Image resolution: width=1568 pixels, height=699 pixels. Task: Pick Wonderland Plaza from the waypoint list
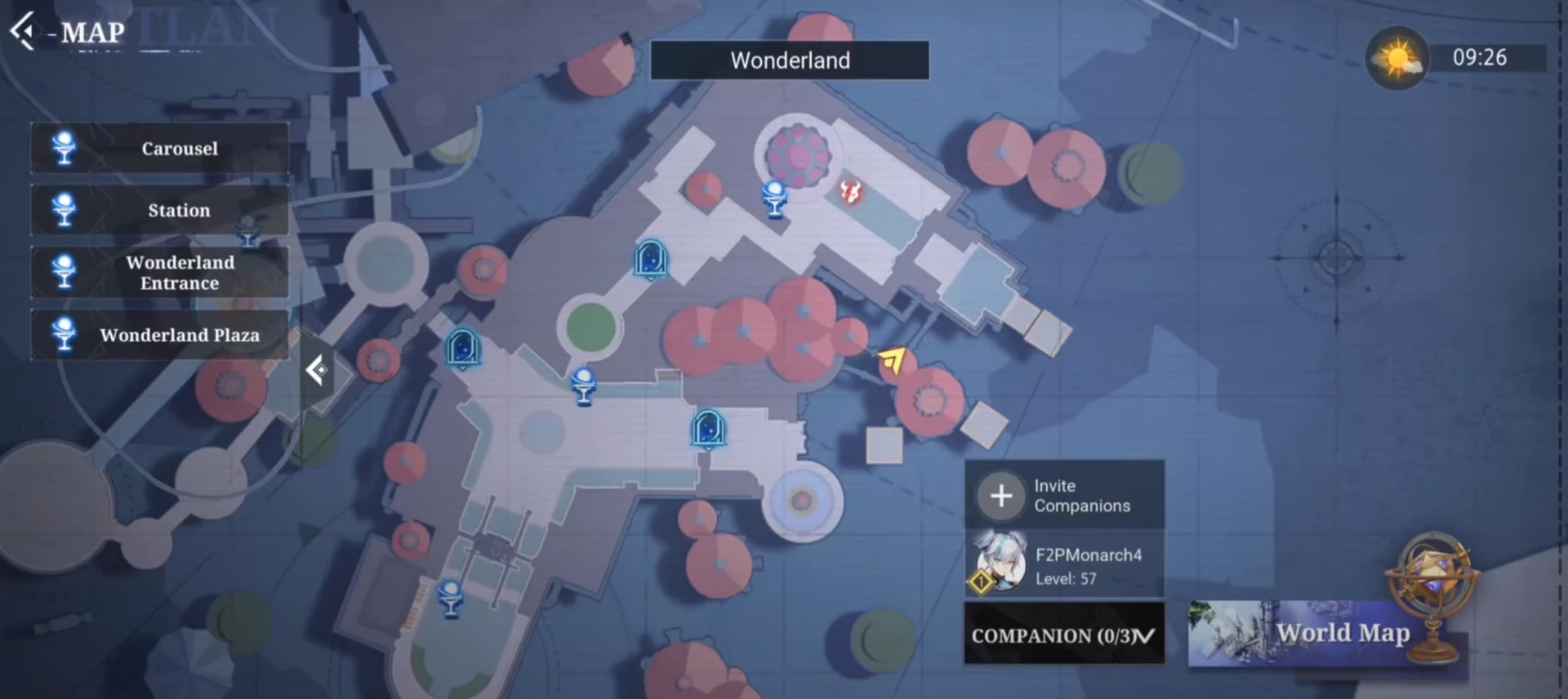pyautogui.click(x=160, y=335)
